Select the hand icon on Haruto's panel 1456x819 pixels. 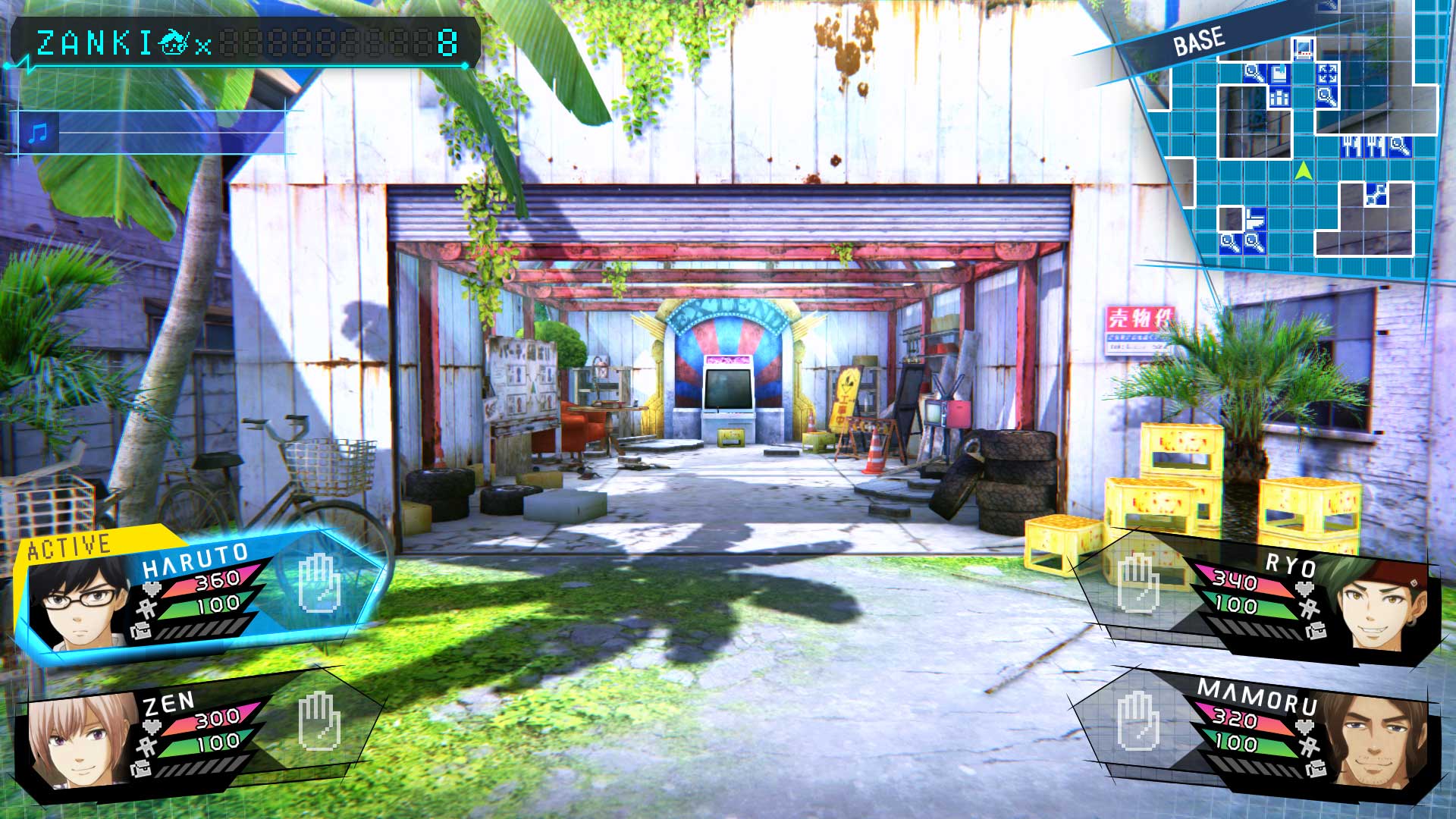318,584
